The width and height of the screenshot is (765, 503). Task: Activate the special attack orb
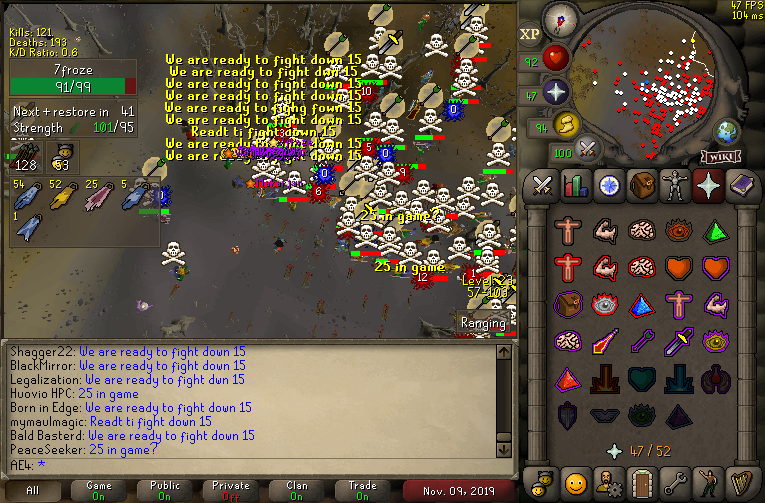click(588, 151)
